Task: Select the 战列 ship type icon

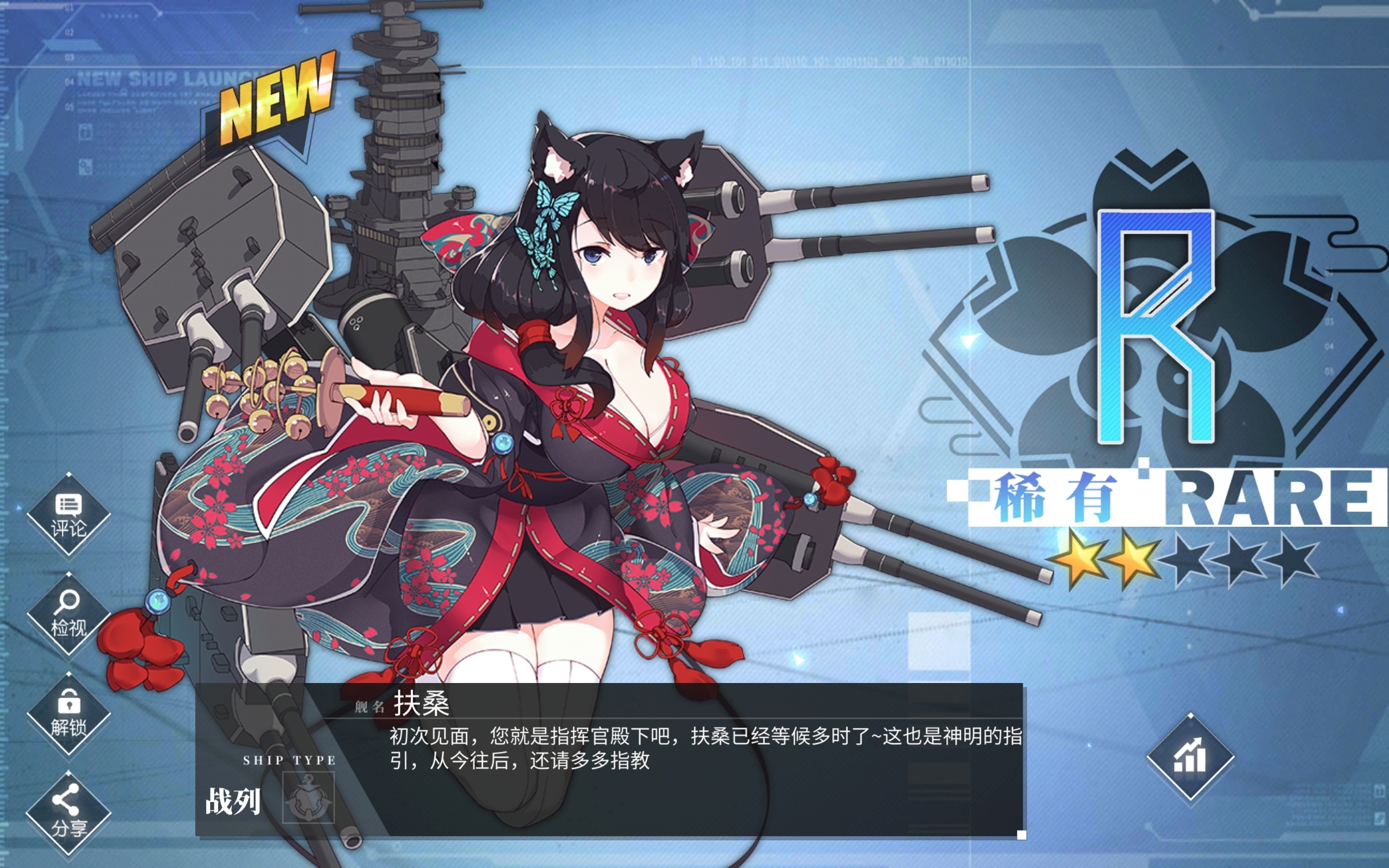Action: click(308, 798)
